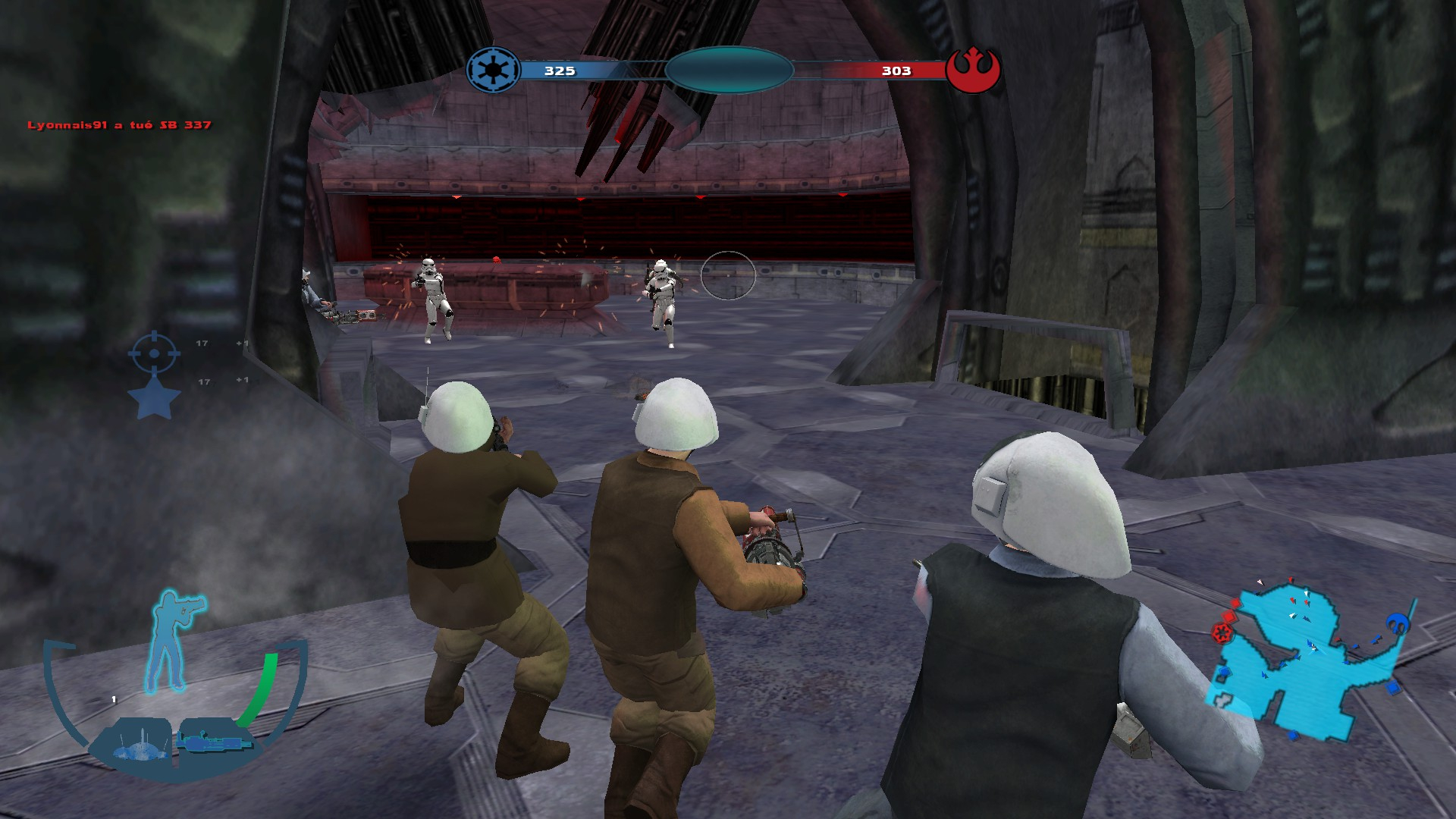Screen dimensions: 1456x819
Task: Click the Rebel Alliance faction emblem
Action: click(974, 70)
